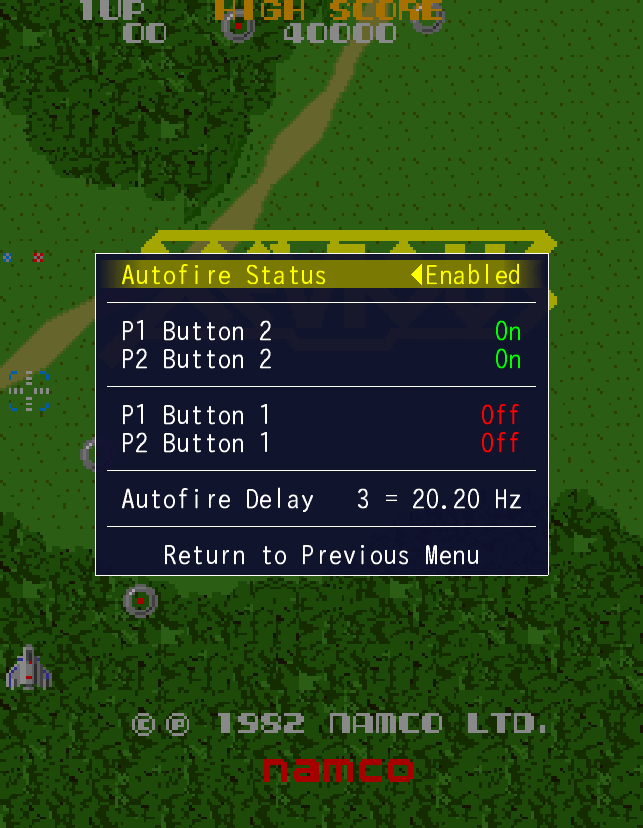Click the left arrow beside Enabled
Image resolution: width=643 pixels, height=828 pixels.
pyautogui.click(x=416, y=275)
